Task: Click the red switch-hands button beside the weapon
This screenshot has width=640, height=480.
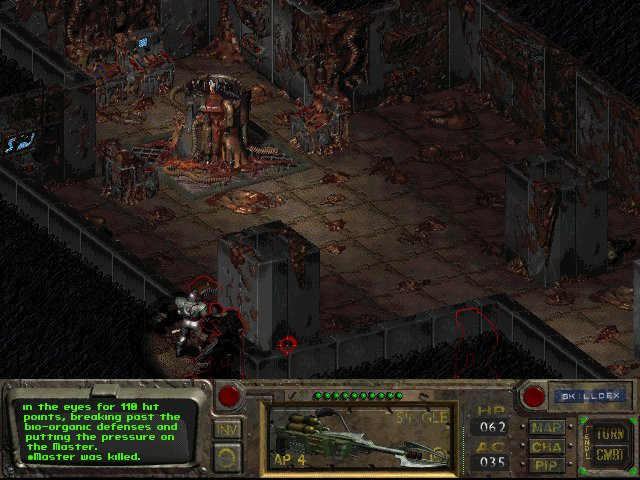Action: click(230, 396)
